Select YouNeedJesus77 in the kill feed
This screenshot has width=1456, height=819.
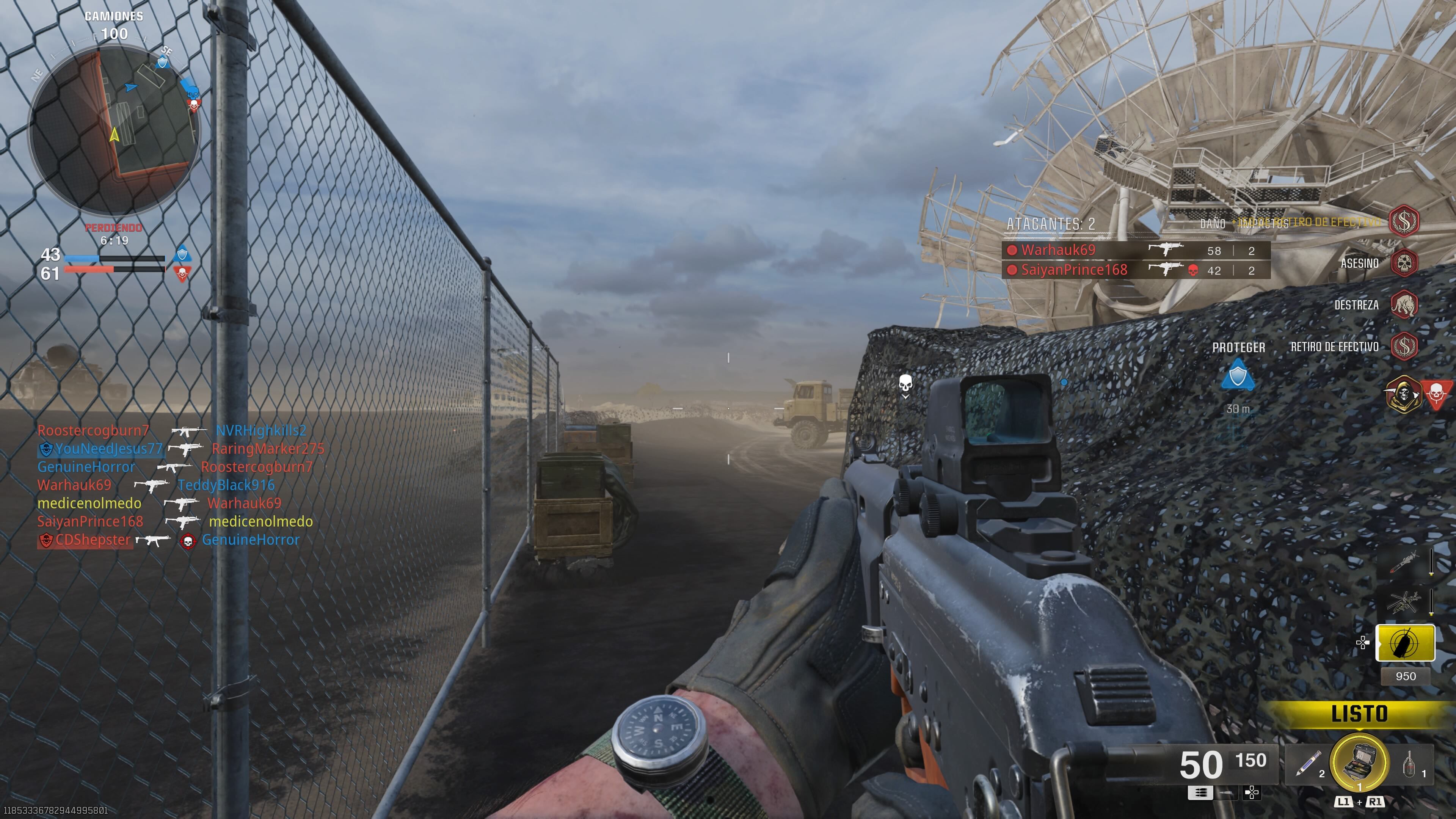point(108,449)
